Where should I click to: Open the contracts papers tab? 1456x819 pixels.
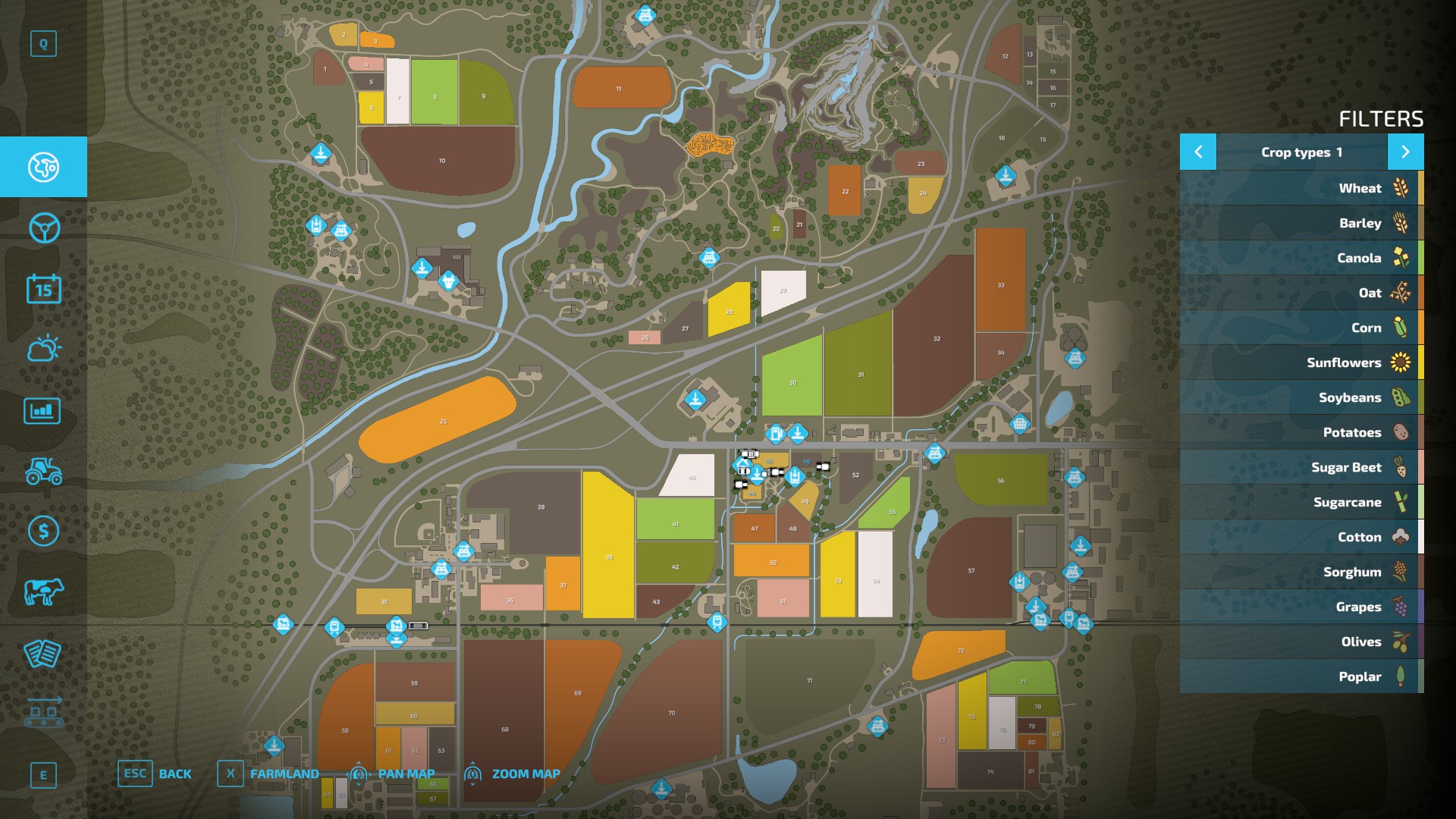pos(43,653)
